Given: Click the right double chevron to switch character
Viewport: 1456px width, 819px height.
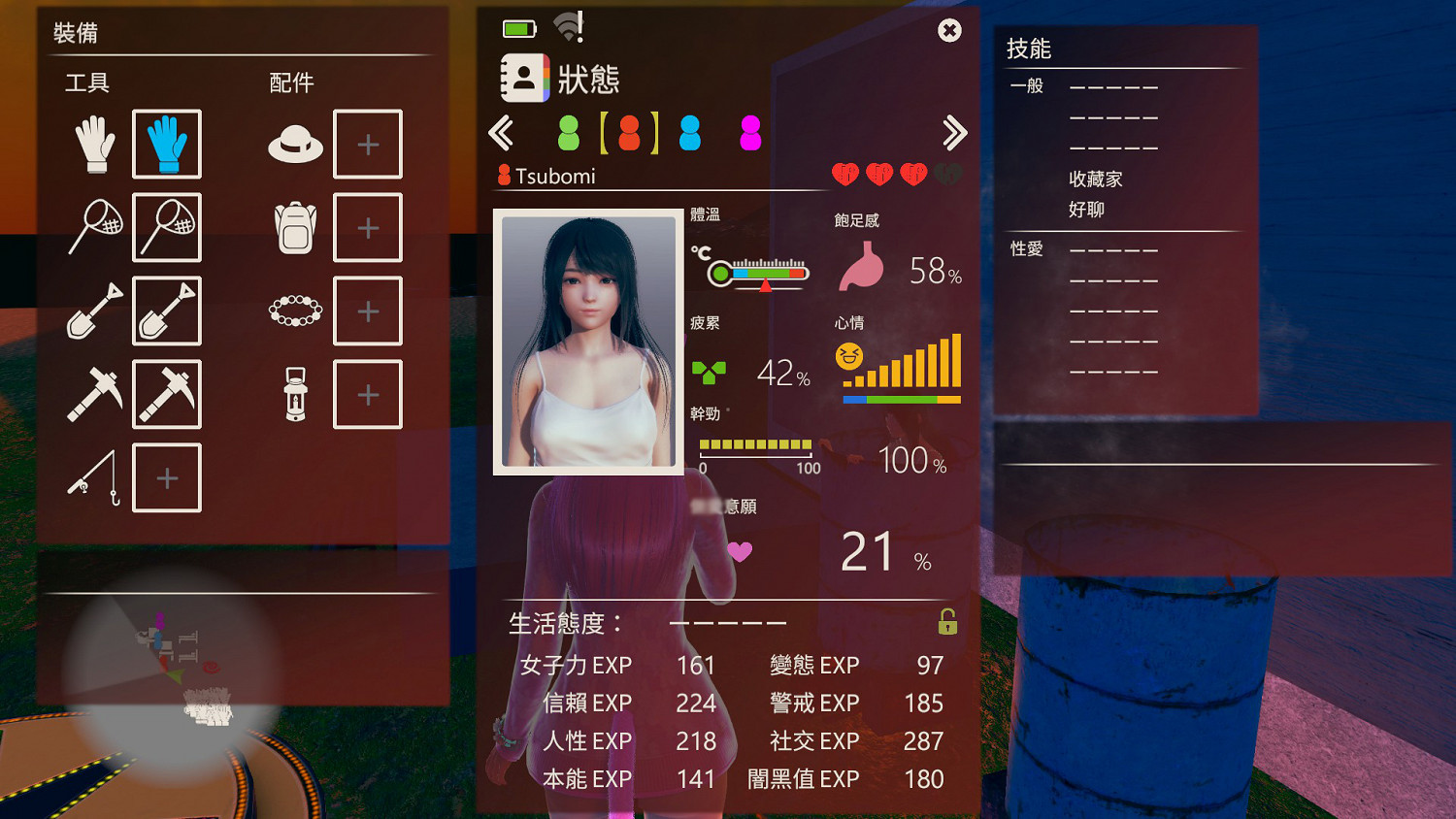Looking at the screenshot, I should pyautogui.click(x=954, y=133).
